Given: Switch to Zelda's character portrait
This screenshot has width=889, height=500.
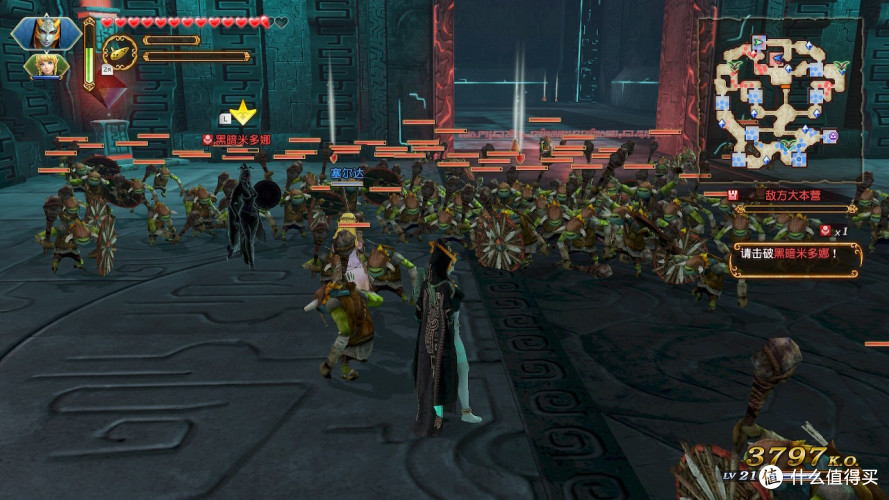Looking at the screenshot, I should [x=46, y=66].
